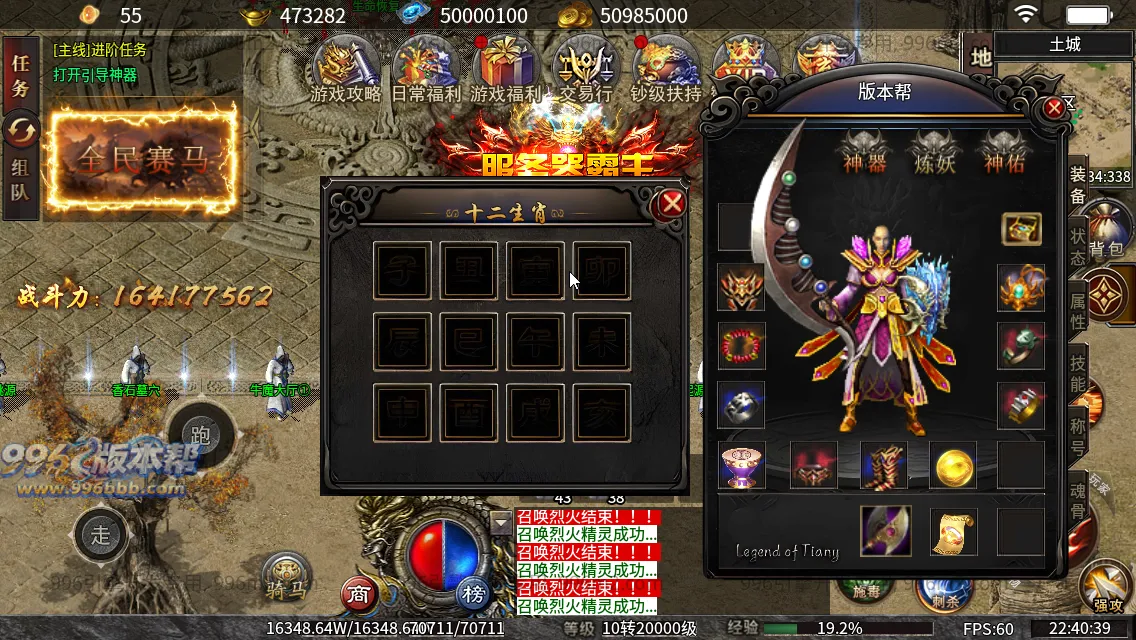Switch to the 状态 status tab

[x=1078, y=245]
